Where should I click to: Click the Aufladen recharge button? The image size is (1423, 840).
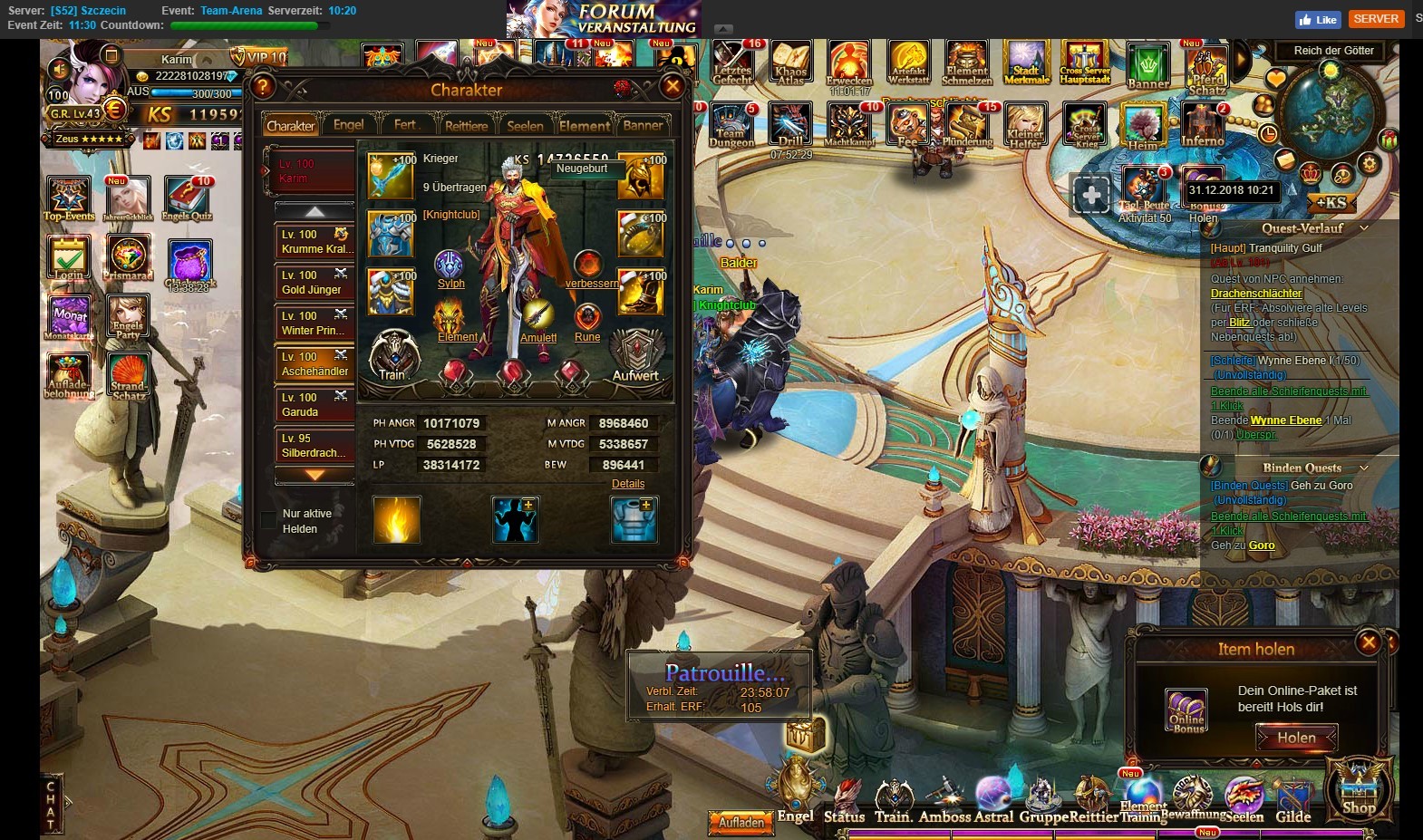tap(741, 822)
